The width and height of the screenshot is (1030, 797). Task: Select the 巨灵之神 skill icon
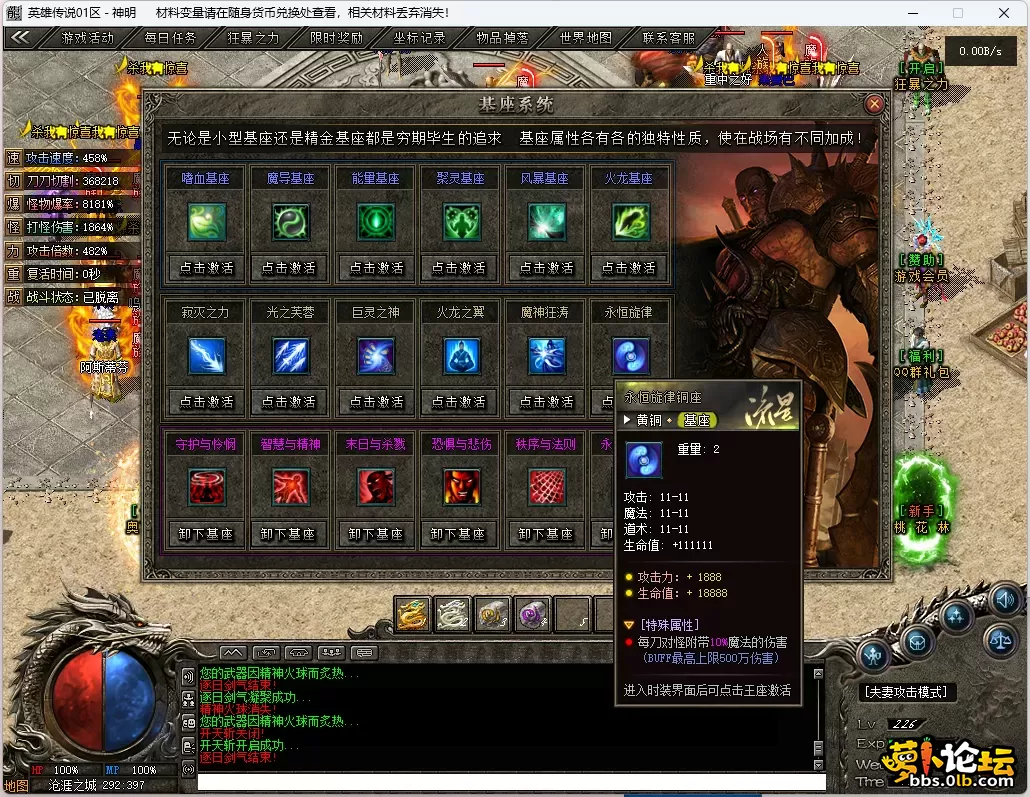pyautogui.click(x=376, y=356)
